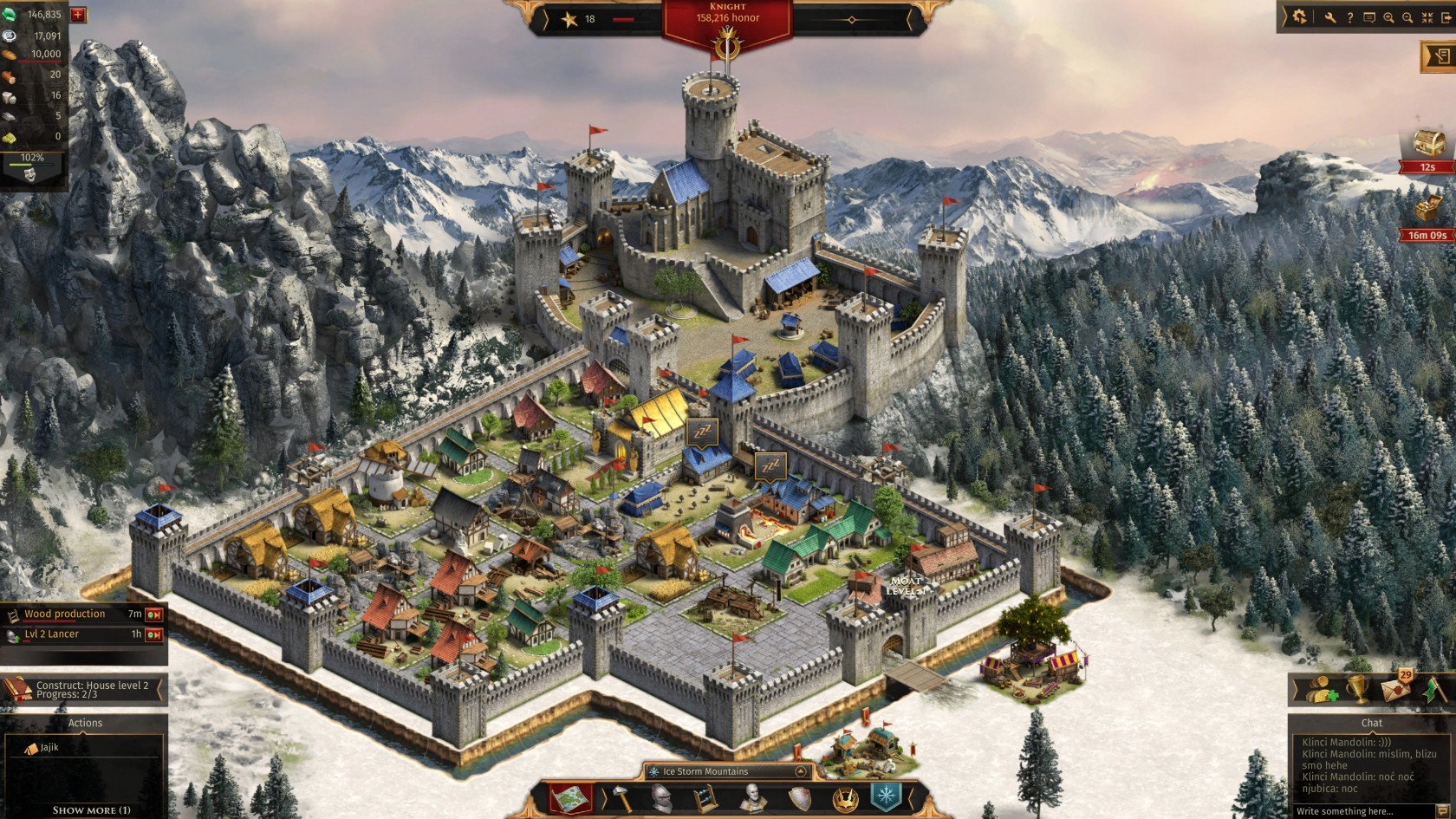
Task: Add rubies with the red plus button
Action: tap(78, 15)
